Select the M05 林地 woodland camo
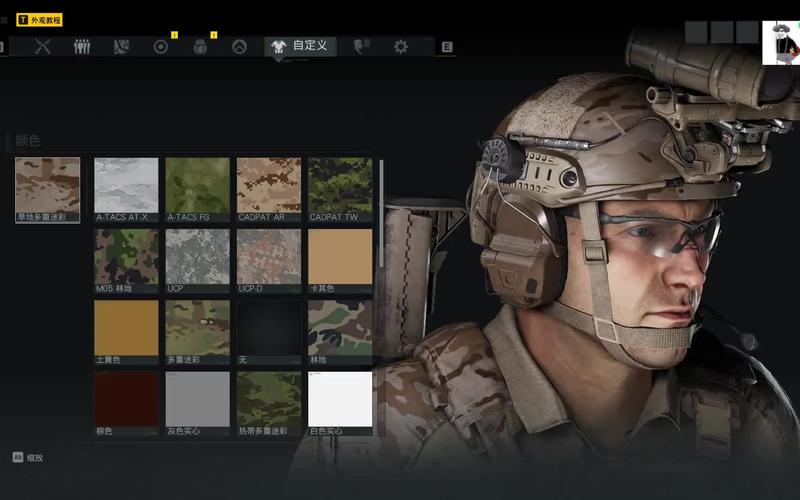Viewport: 800px width, 500px height. [126, 256]
